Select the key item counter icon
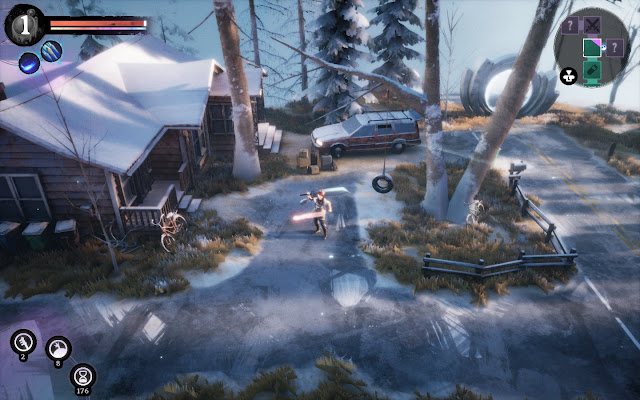 point(23,343)
